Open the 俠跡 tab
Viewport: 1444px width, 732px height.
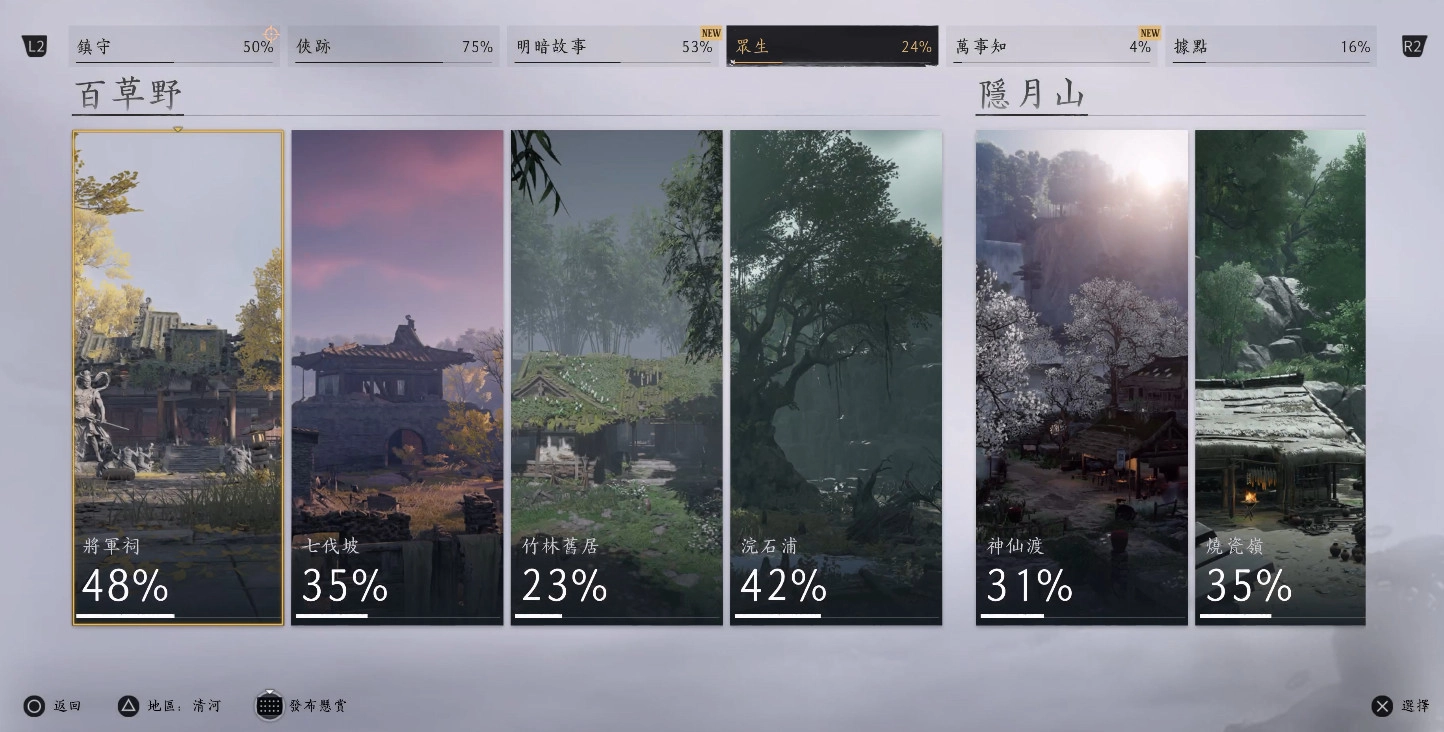[394, 46]
